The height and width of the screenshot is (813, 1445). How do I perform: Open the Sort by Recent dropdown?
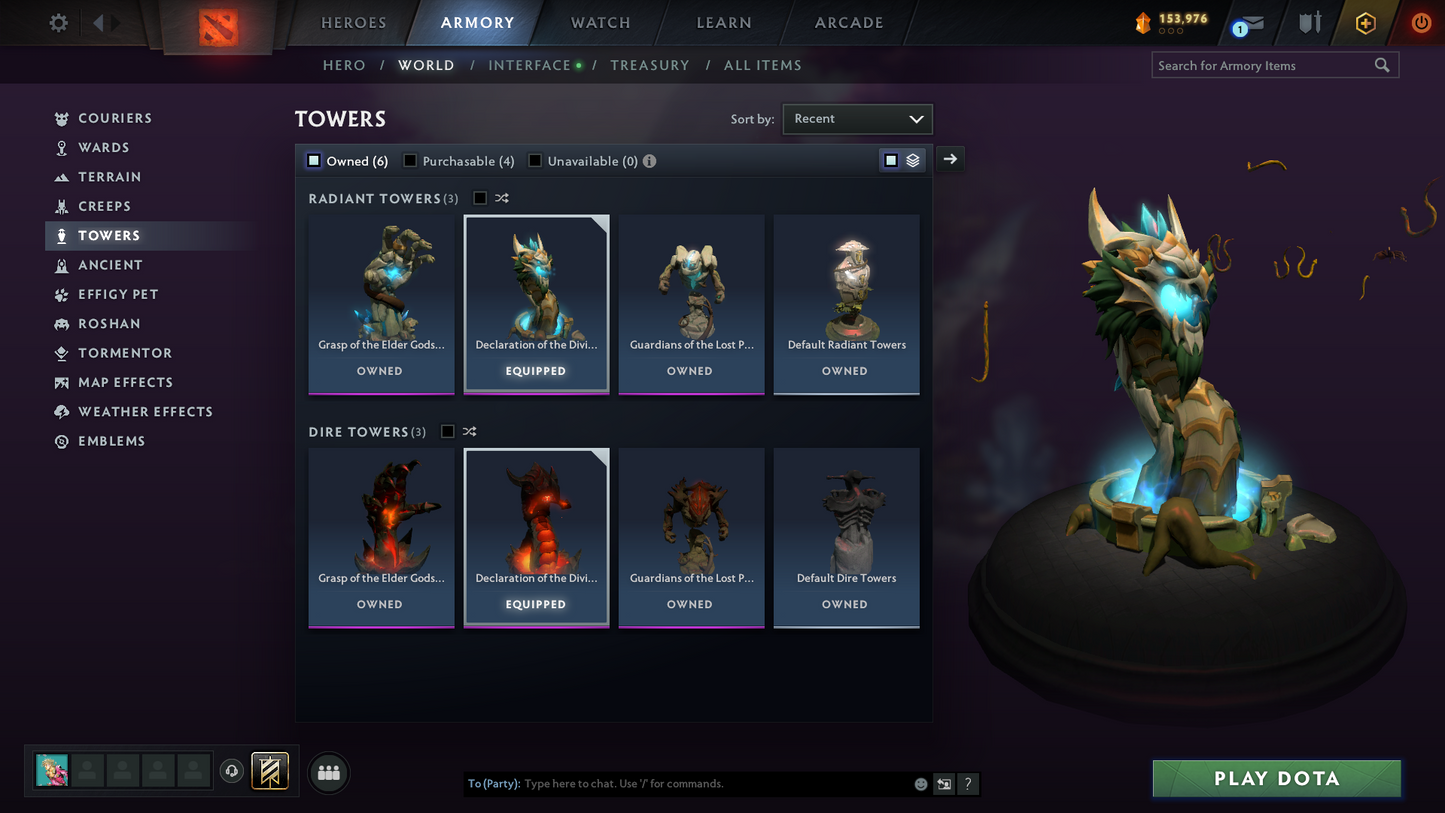pyautogui.click(x=856, y=119)
